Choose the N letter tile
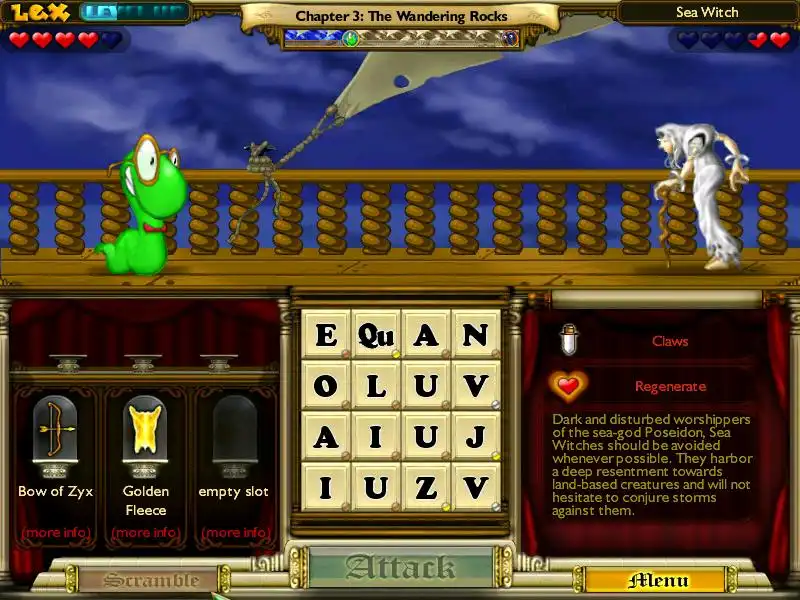 [x=476, y=335]
